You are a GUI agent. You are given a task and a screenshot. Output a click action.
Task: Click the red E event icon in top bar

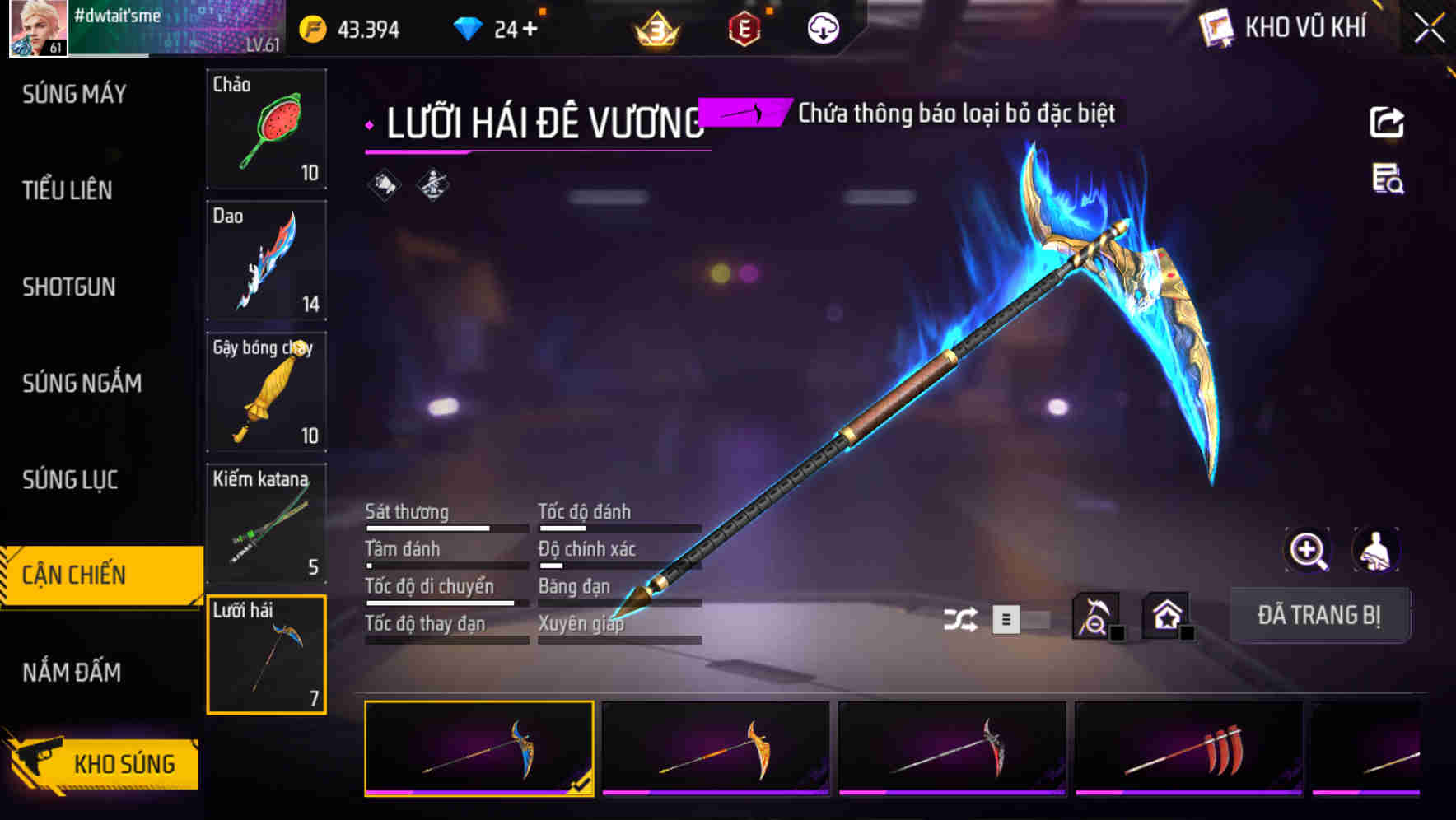745,27
